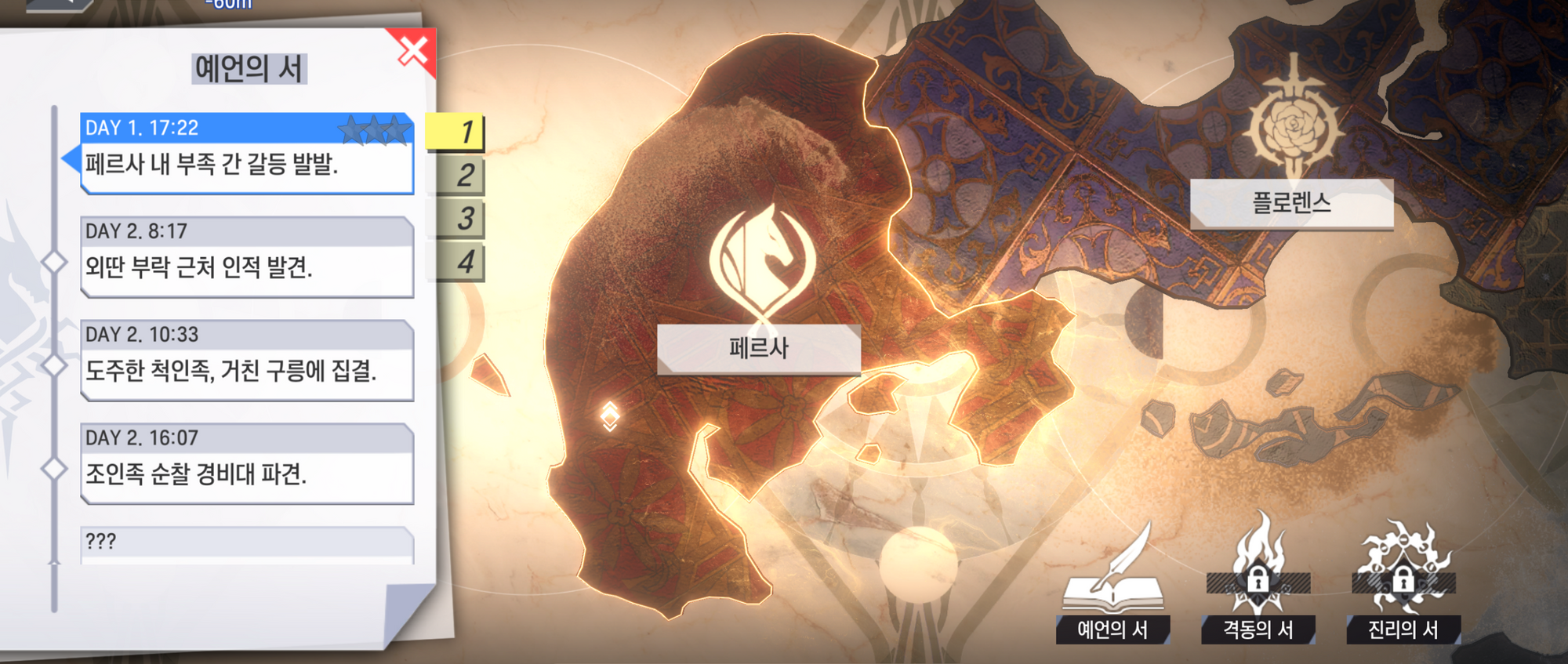The image size is (1568, 664).
Task: Switch to chapter tab 4
Action: point(458,262)
